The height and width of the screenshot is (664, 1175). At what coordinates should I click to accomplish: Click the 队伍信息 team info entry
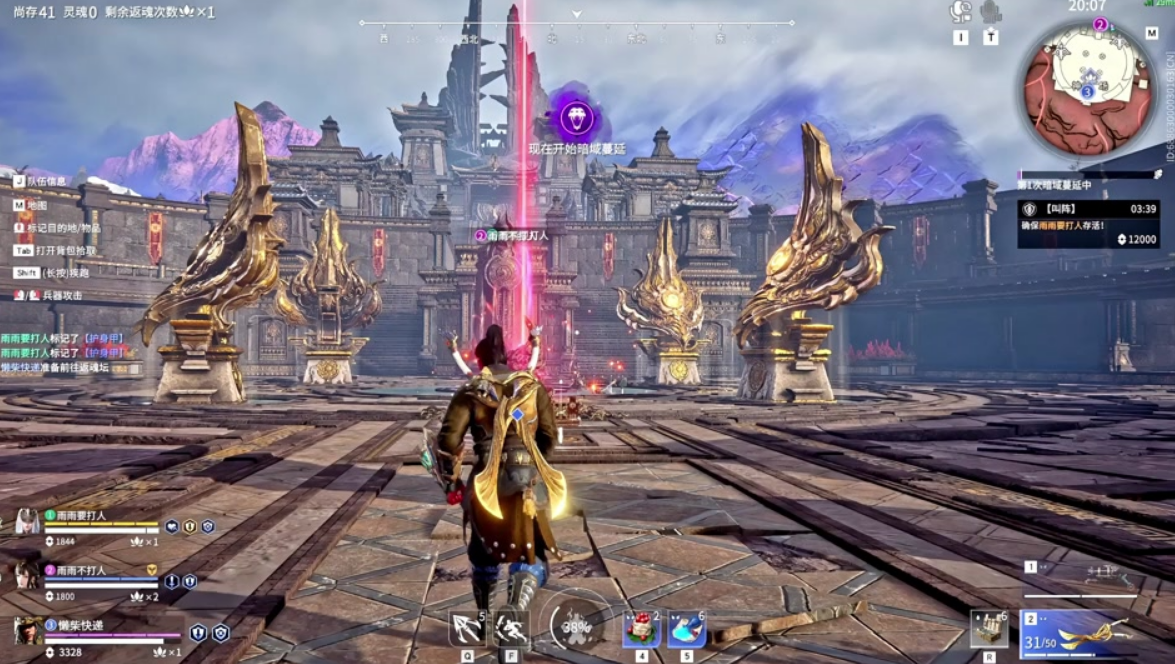point(45,181)
